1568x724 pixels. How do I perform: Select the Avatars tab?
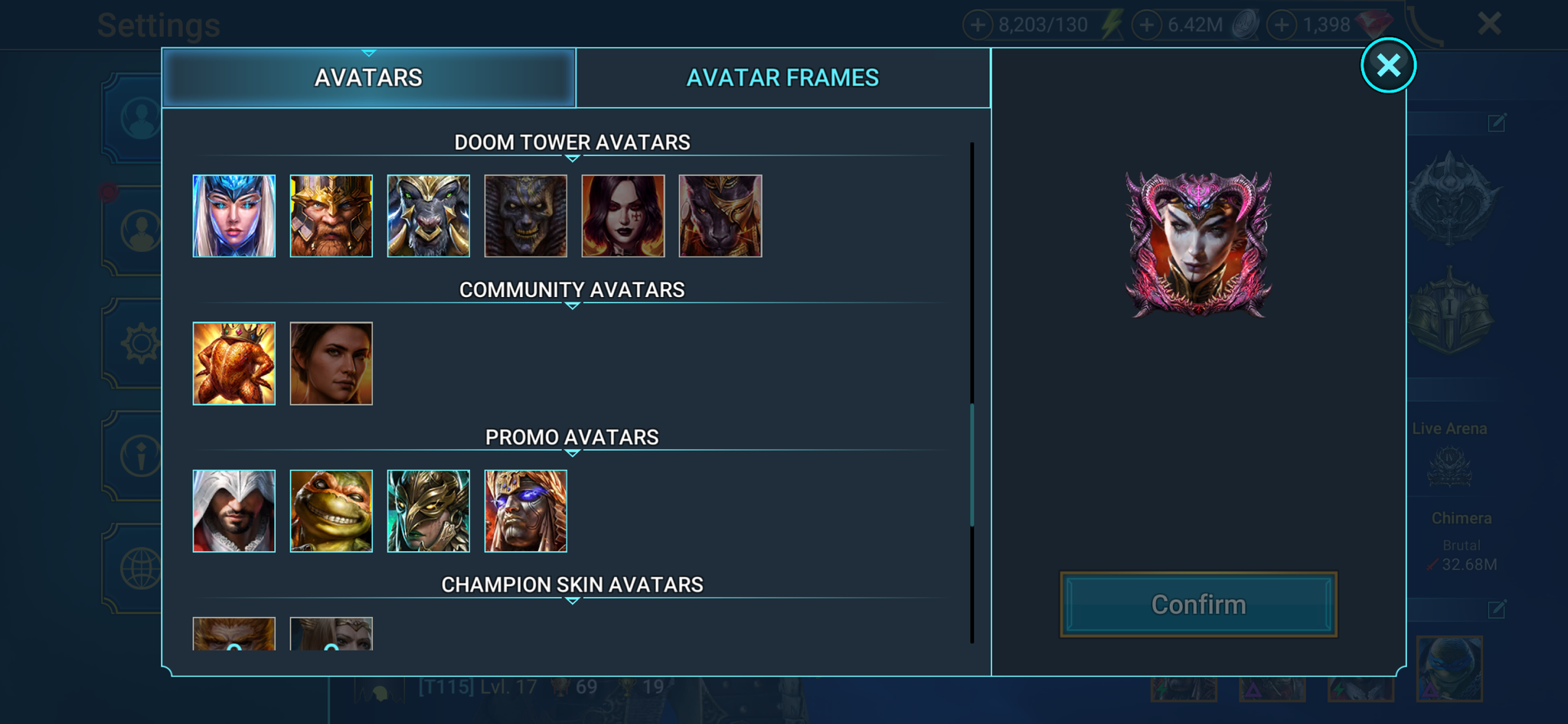[368, 77]
